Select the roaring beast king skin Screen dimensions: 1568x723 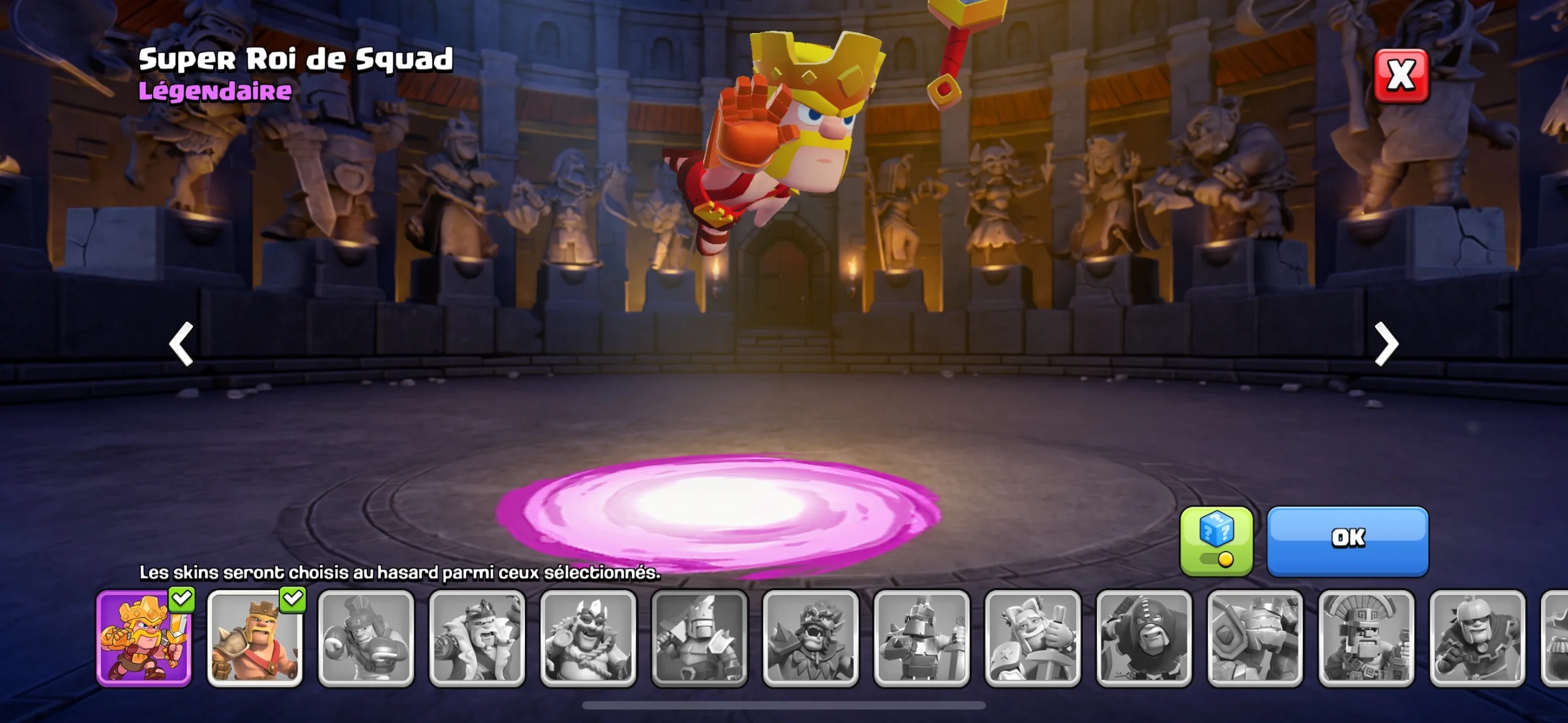(811, 638)
